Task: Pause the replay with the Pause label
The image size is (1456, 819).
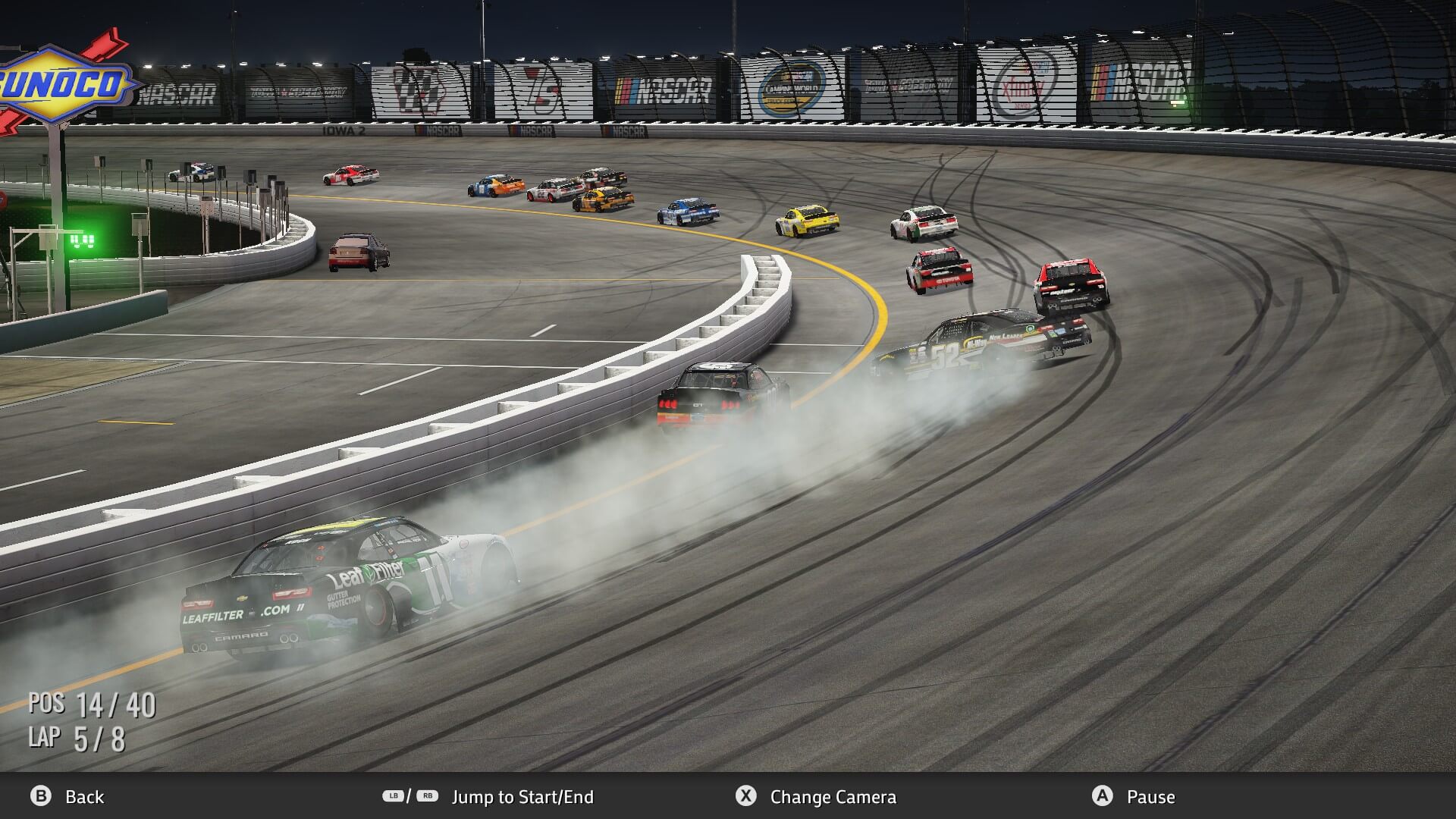Action: pos(1150,797)
